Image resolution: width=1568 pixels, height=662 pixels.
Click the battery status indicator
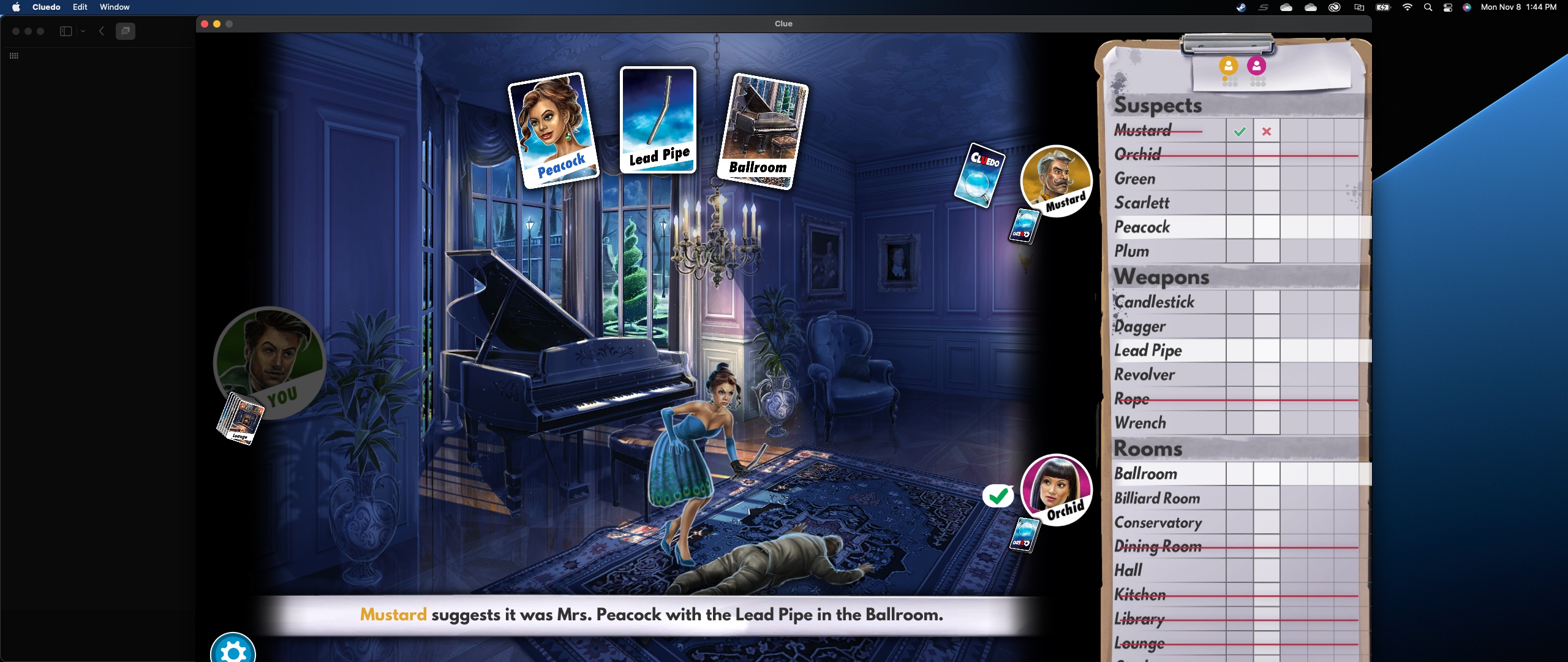(x=1382, y=7)
